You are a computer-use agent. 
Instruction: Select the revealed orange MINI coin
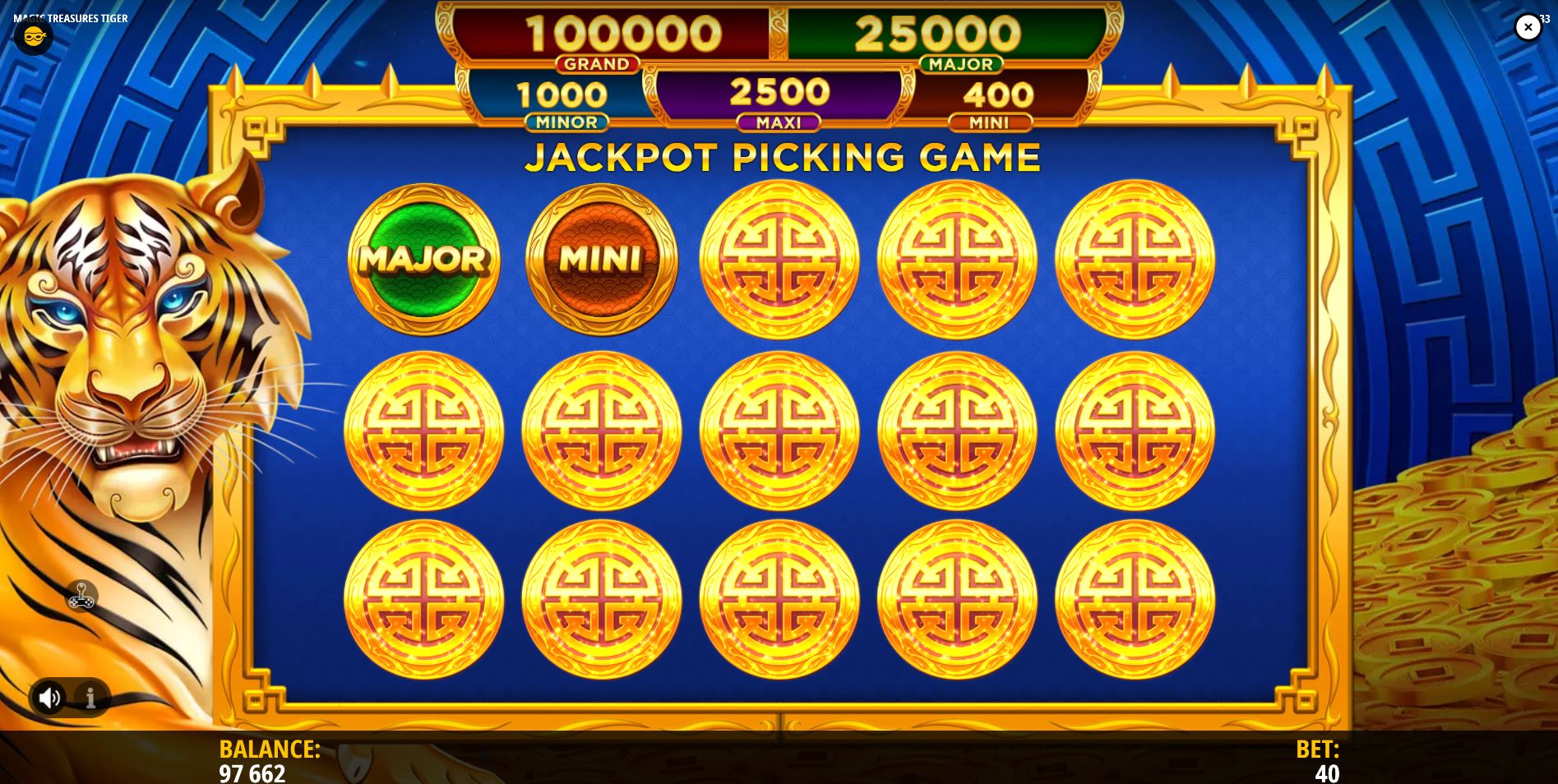[x=599, y=259]
